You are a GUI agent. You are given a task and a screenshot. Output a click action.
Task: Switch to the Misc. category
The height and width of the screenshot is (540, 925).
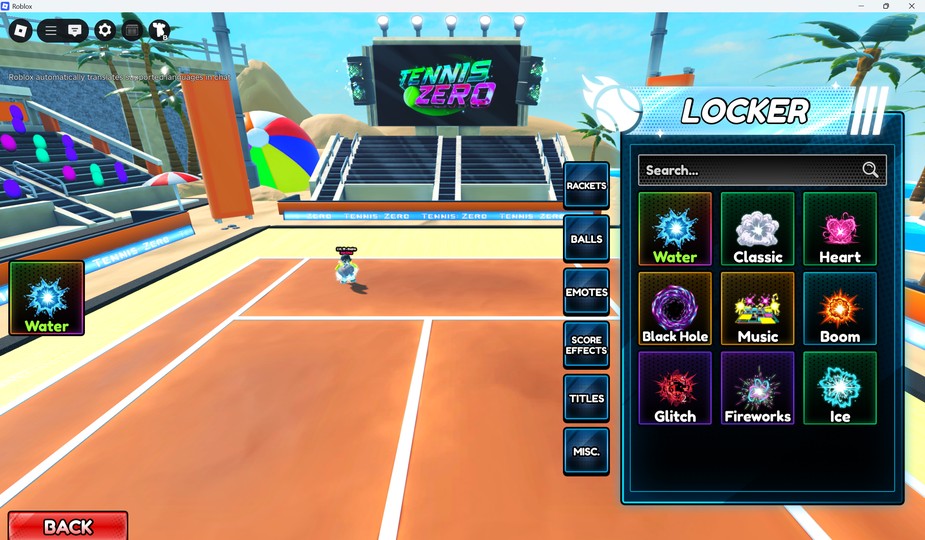[x=586, y=451]
